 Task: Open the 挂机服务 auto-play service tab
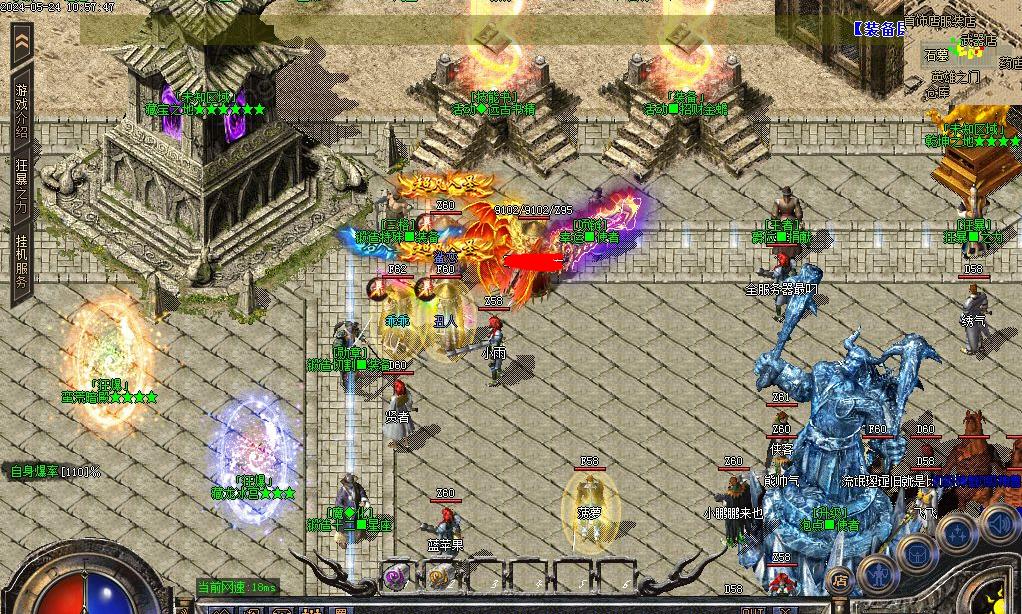pyautogui.click(x=21, y=261)
